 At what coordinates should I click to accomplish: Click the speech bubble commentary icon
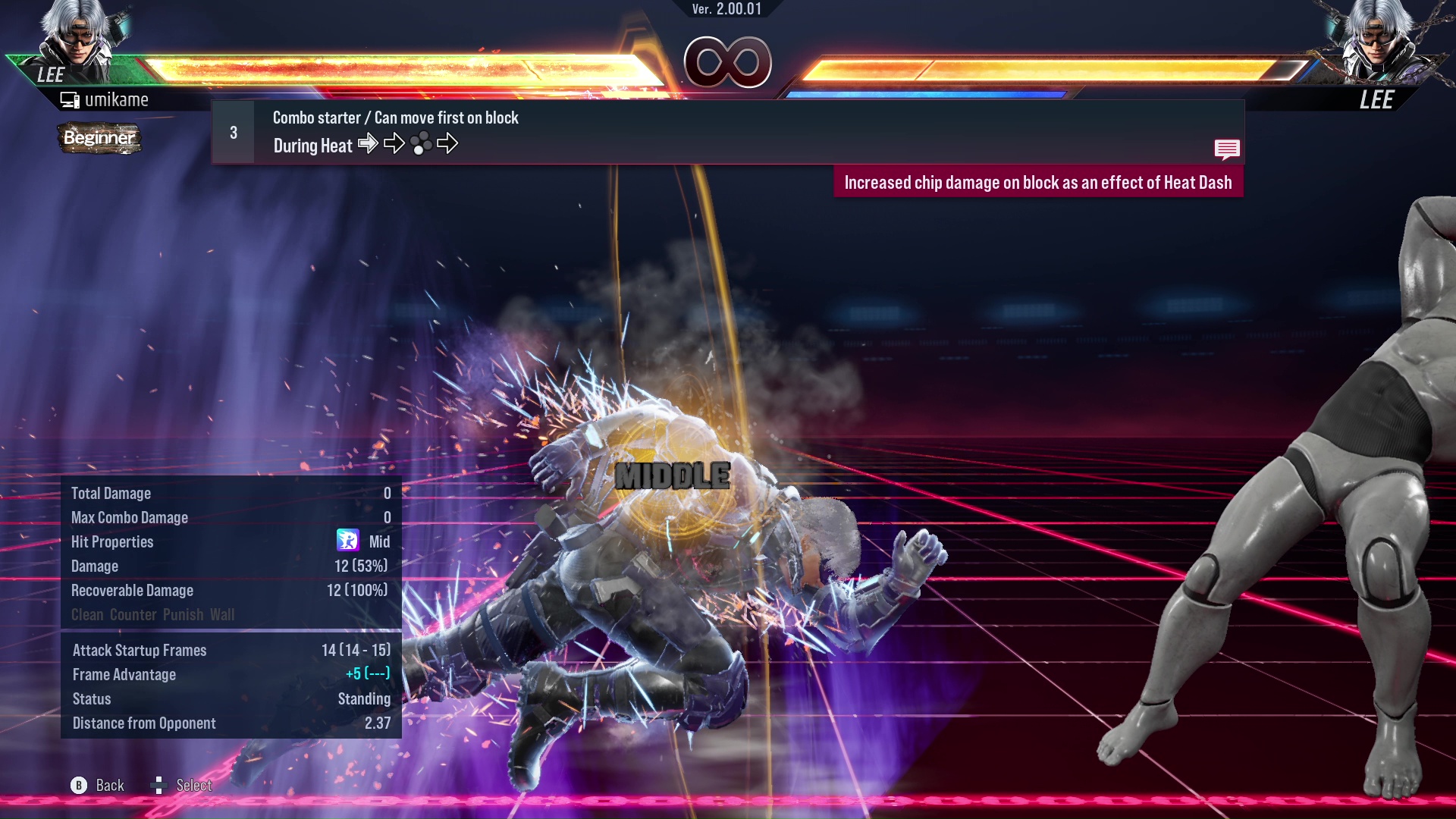tap(1228, 149)
